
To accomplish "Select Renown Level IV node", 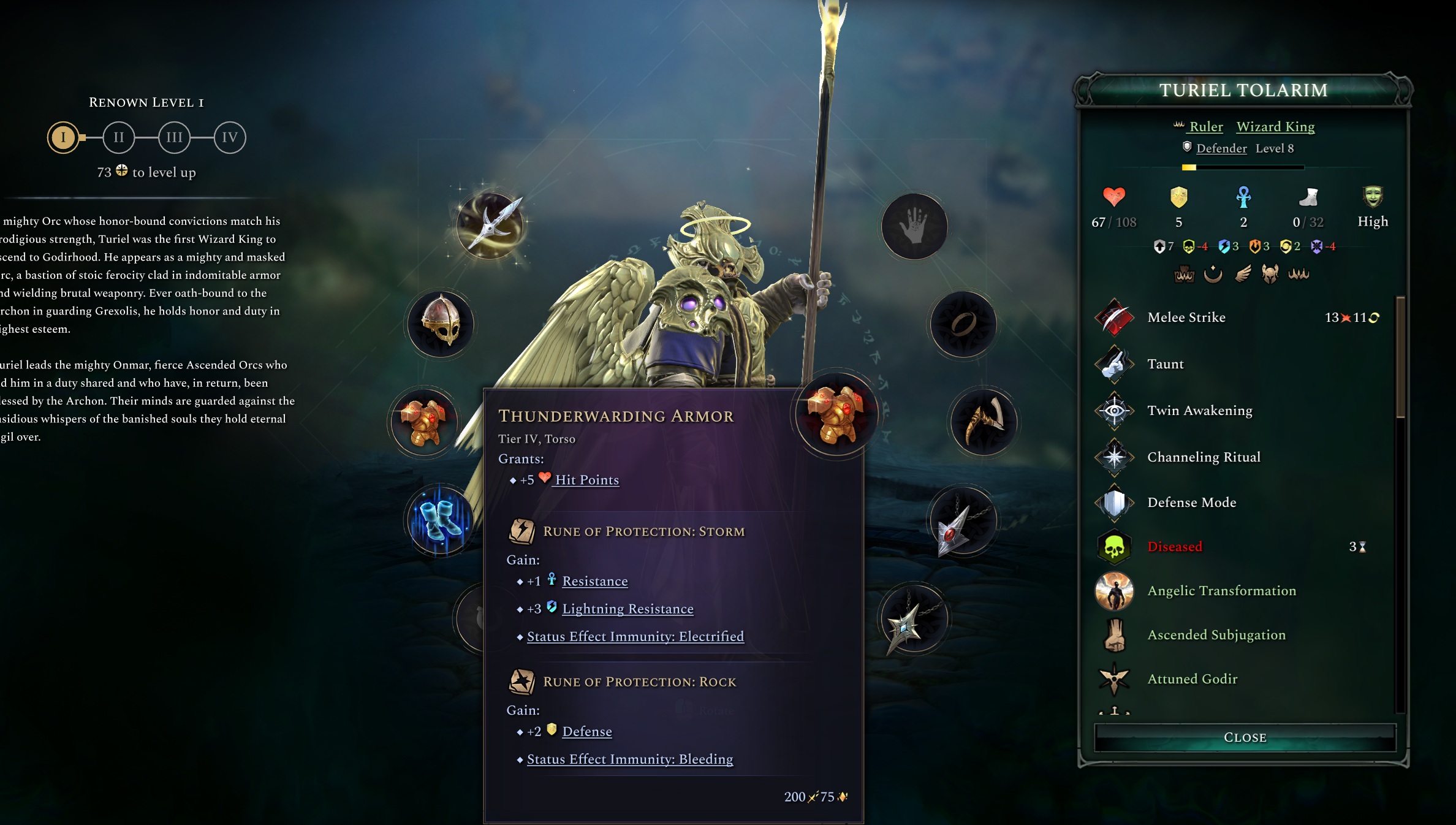I will coord(229,137).
